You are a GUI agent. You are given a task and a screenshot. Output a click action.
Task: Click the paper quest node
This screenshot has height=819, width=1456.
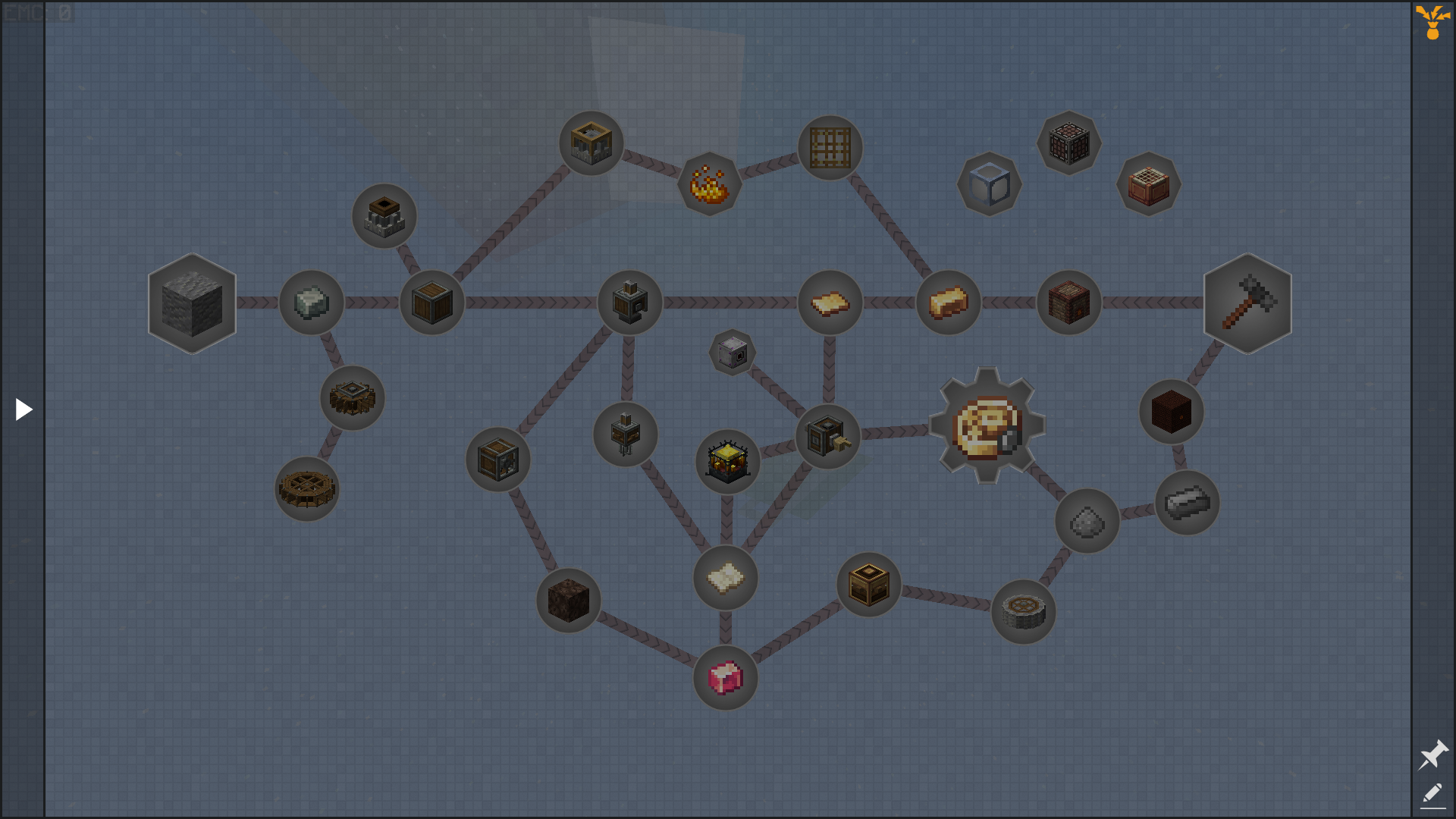(725, 577)
